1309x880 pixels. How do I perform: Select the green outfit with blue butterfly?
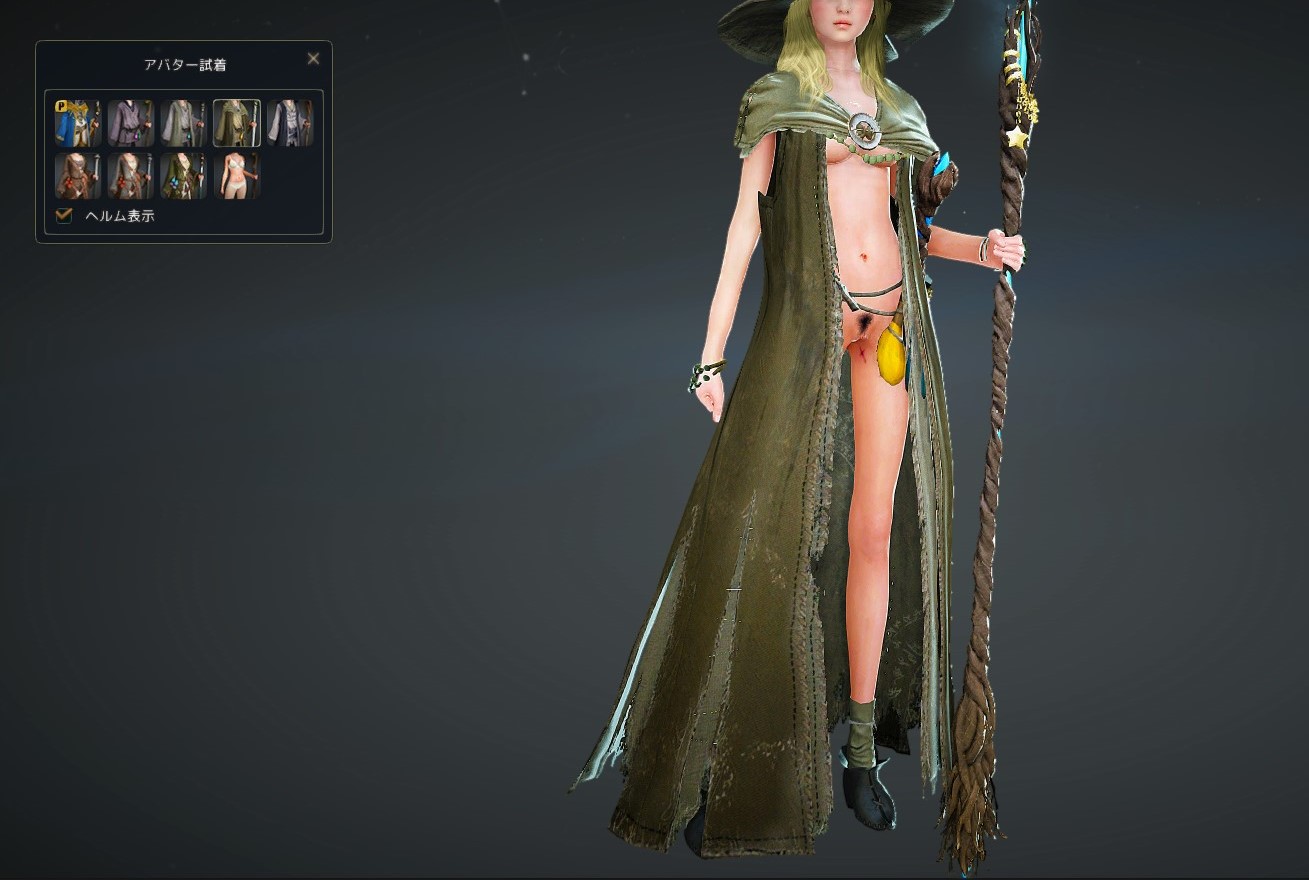tap(184, 175)
